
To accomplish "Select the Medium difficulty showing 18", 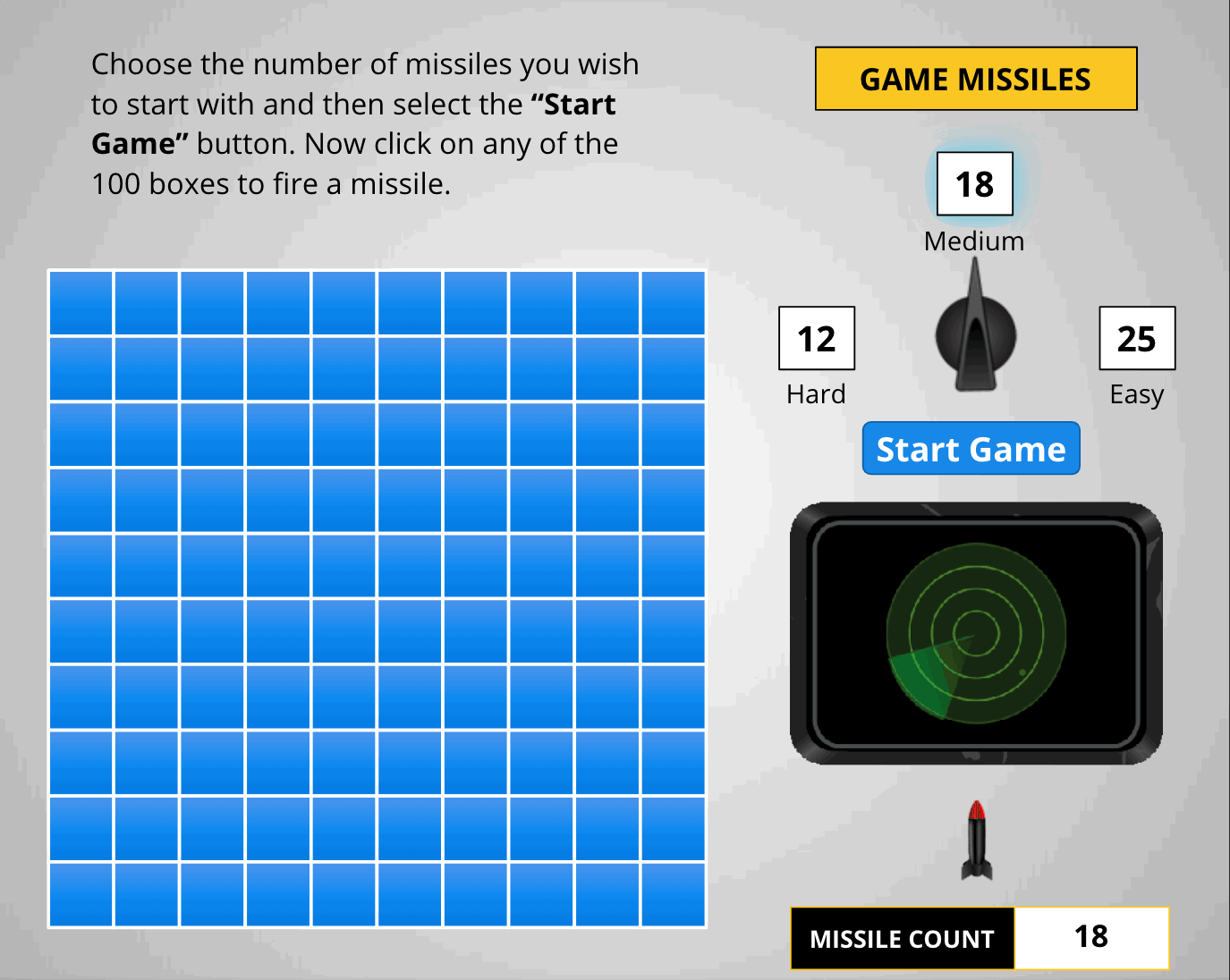I will pos(975,185).
